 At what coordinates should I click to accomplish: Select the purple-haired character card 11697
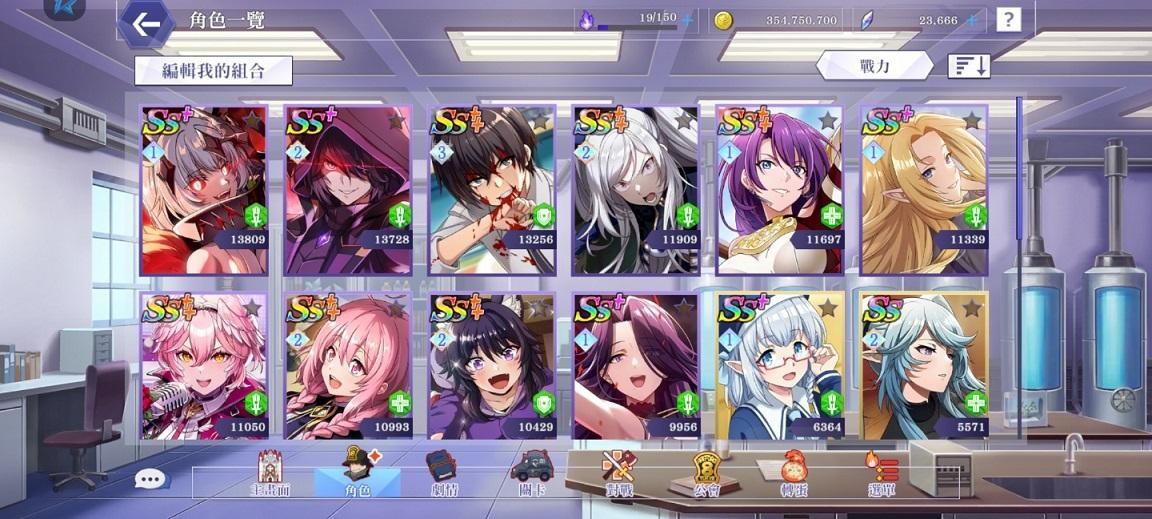[x=780, y=190]
